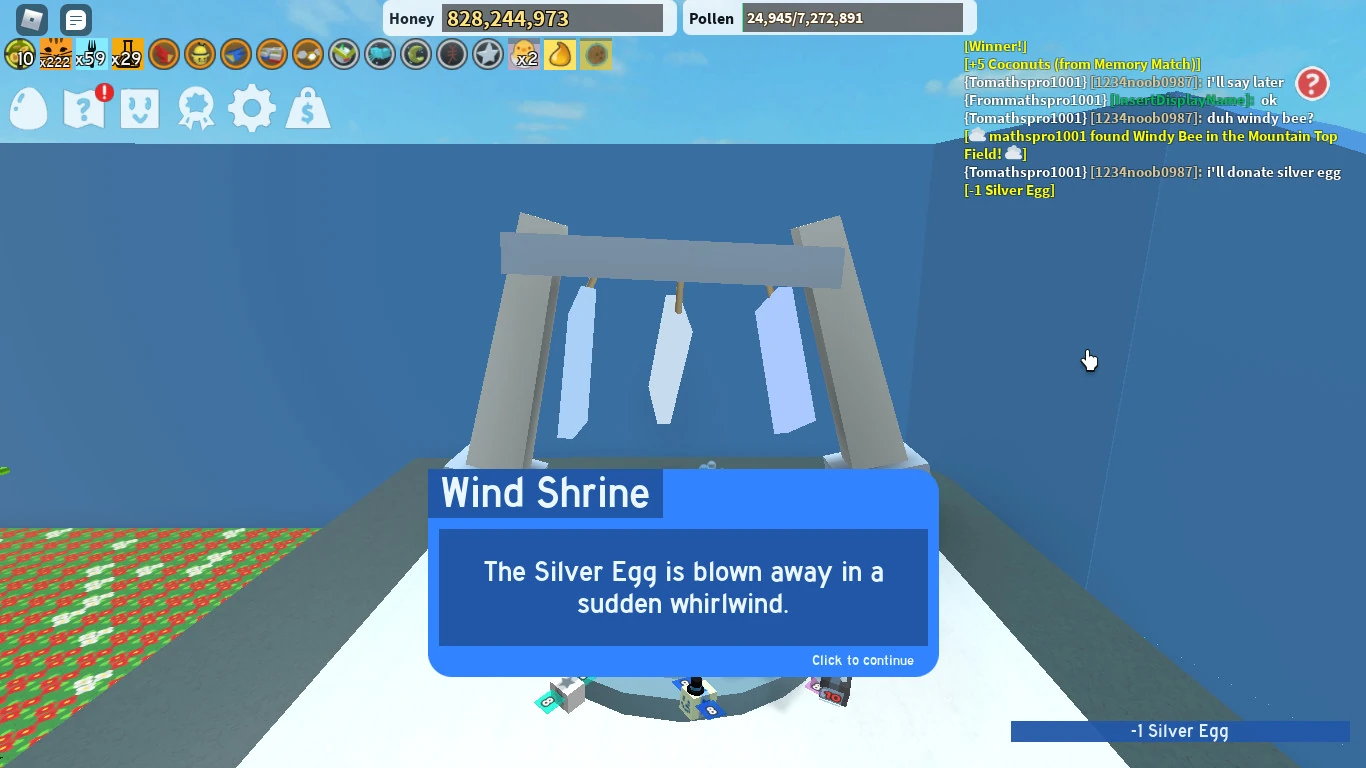The image size is (1366, 768).
Task: Open the Robux shop bag
Action: (x=307, y=108)
